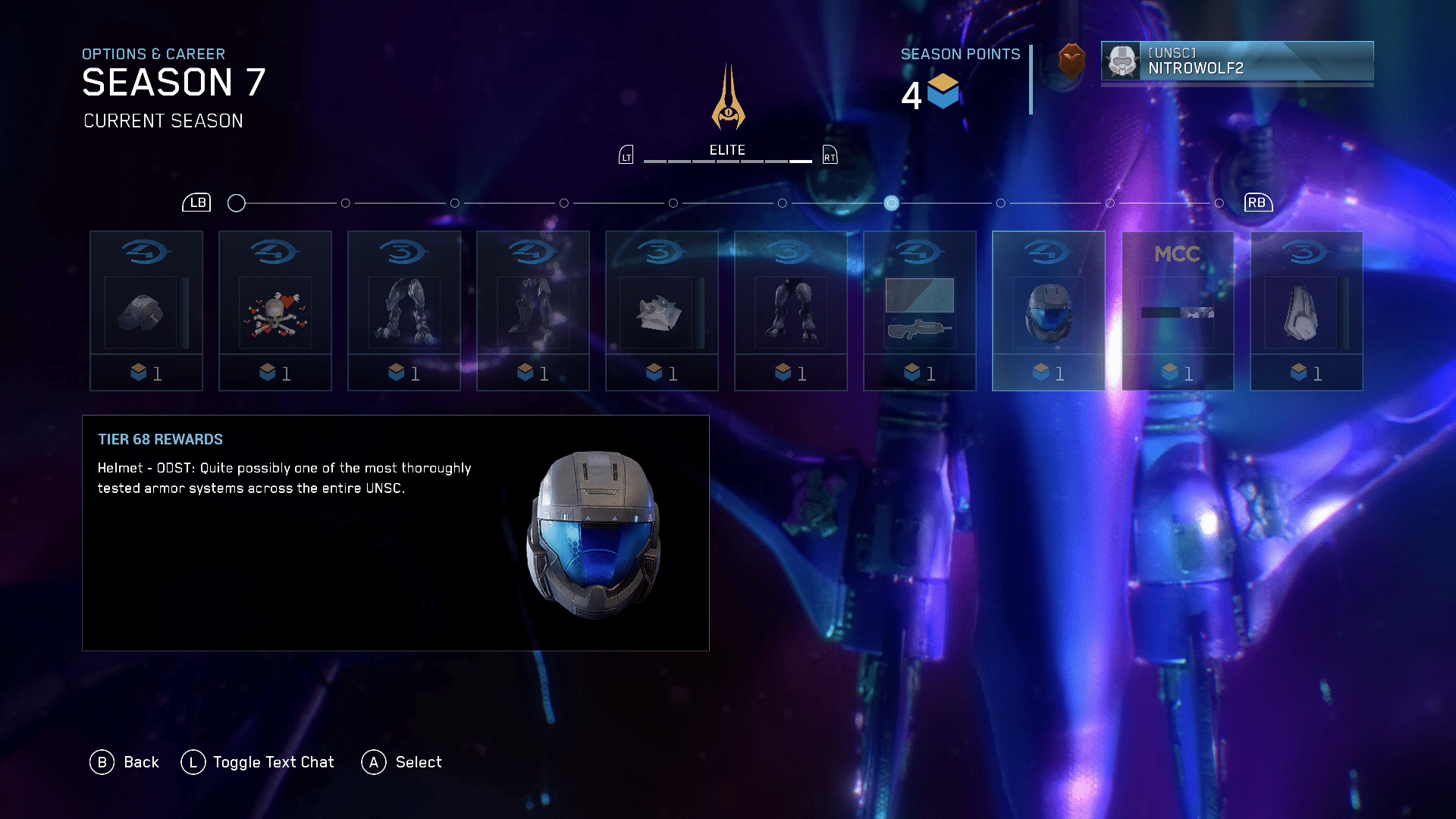
Task: Open the NITROWOLF2 player nameplate
Action: pyautogui.click(x=1237, y=61)
